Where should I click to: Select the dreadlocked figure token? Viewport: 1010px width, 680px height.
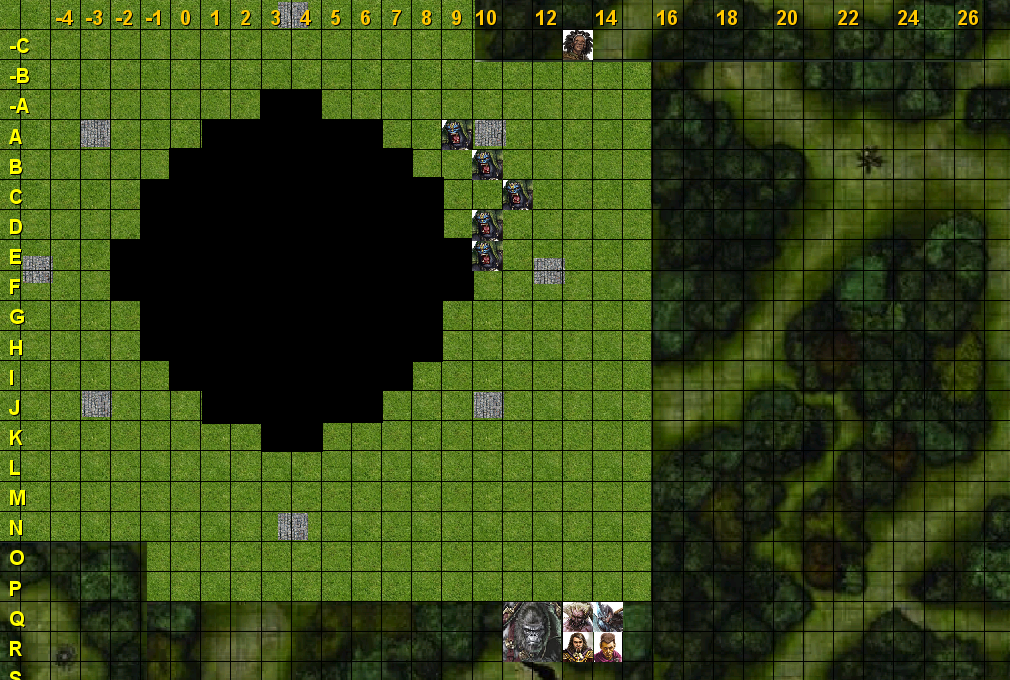[x=577, y=45]
